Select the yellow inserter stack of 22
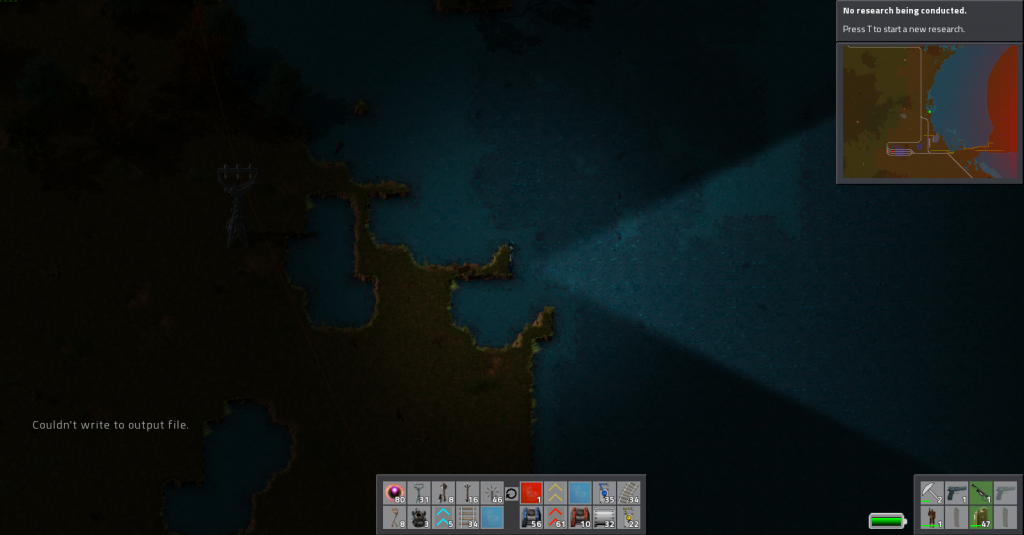Viewport: 1024px width, 535px height. coord(628,518)
